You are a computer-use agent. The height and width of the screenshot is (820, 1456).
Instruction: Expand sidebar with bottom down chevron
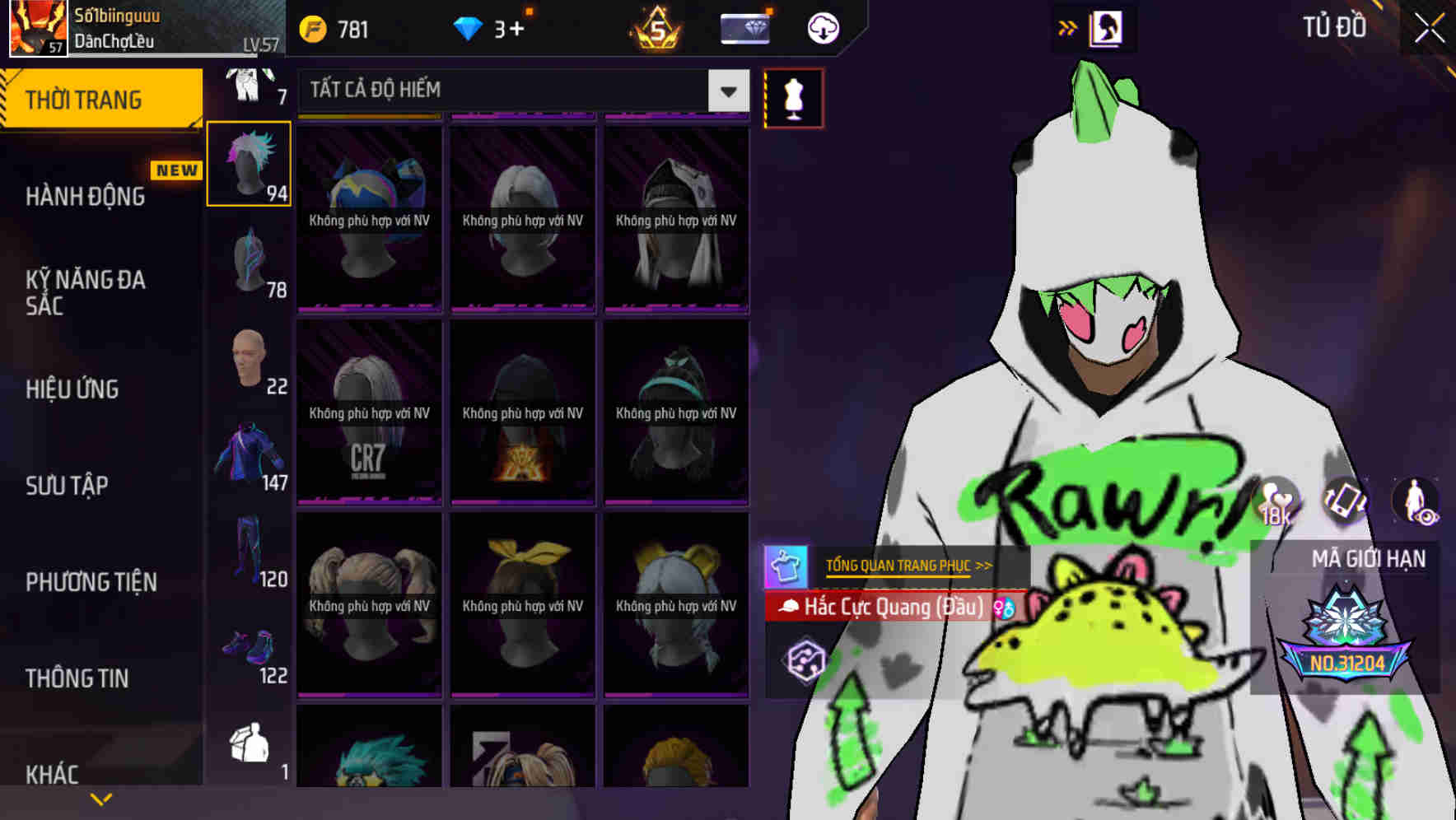(101, 798)
